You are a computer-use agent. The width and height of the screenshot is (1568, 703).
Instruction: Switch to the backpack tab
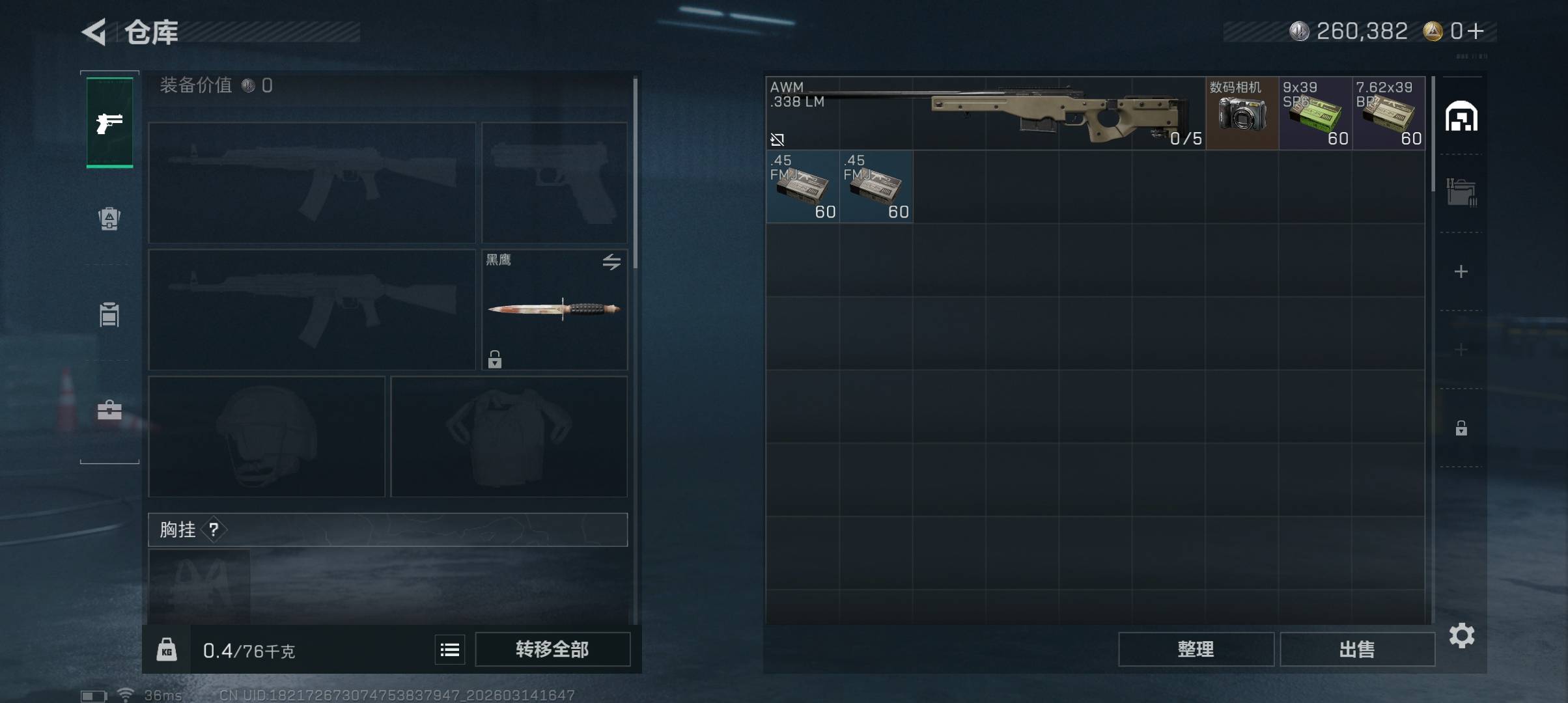coord(109,219)
